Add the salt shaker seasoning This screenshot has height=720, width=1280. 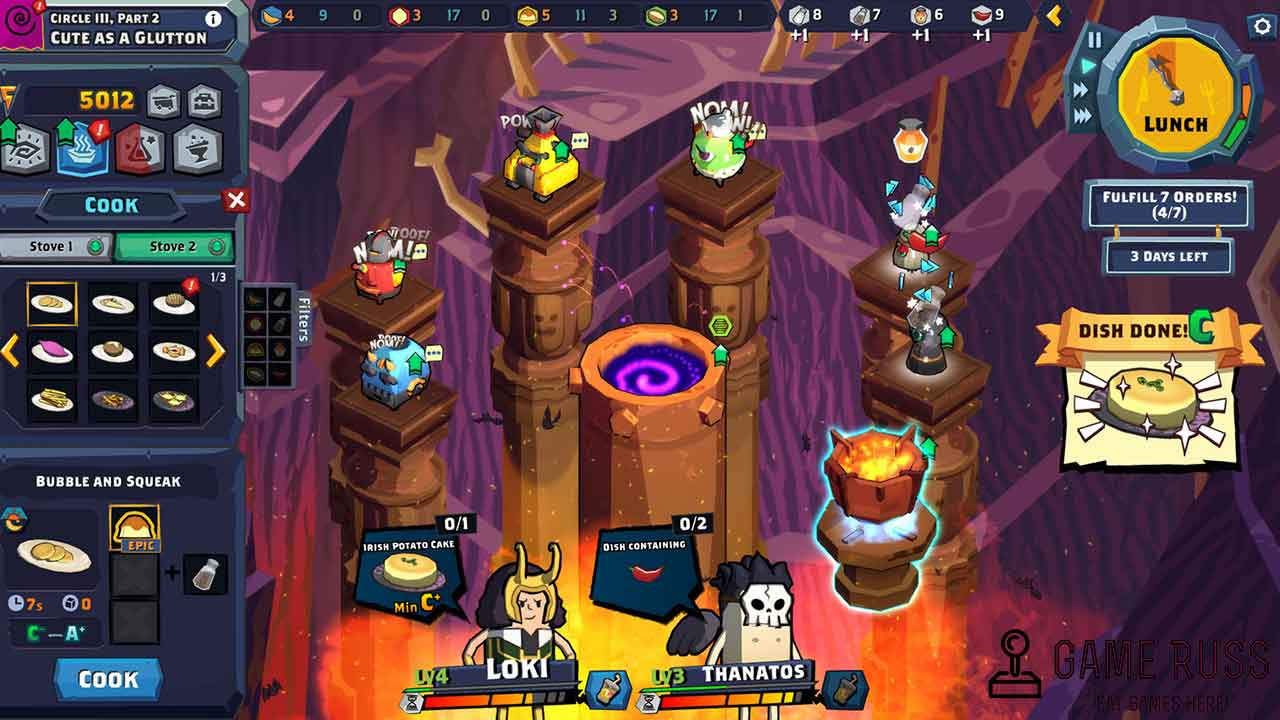click(x=206, y=574)
